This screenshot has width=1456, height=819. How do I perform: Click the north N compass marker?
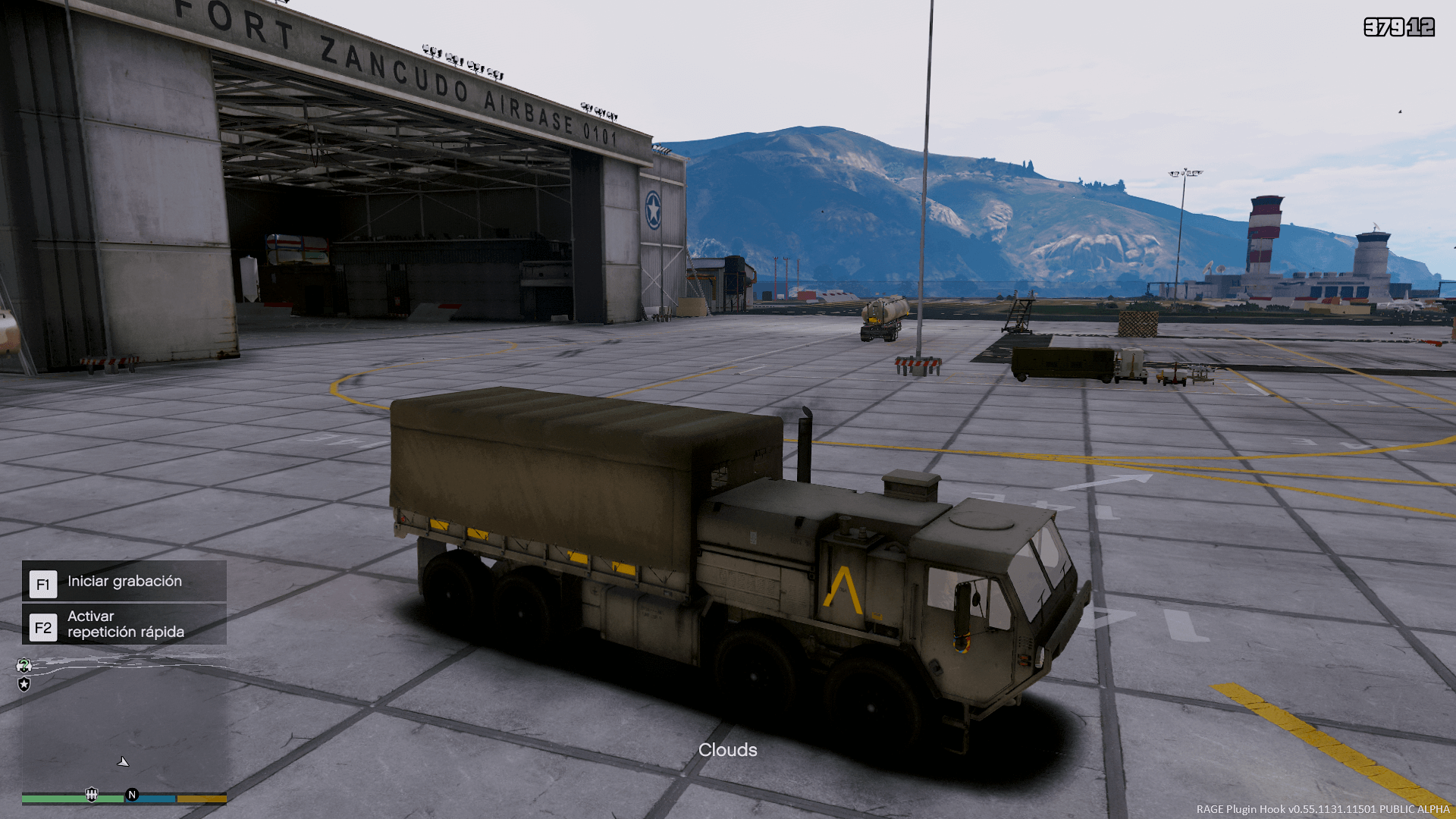[x=132, y=795]
